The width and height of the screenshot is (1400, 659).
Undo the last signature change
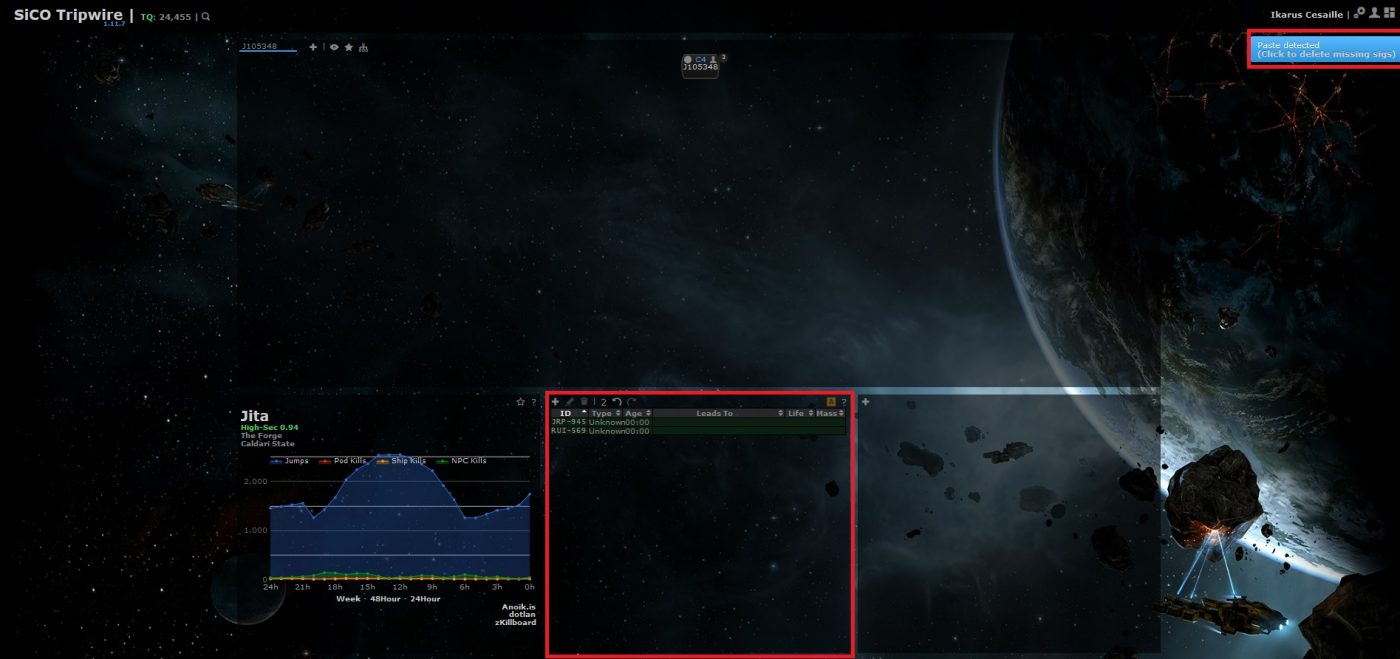[617, 402]
